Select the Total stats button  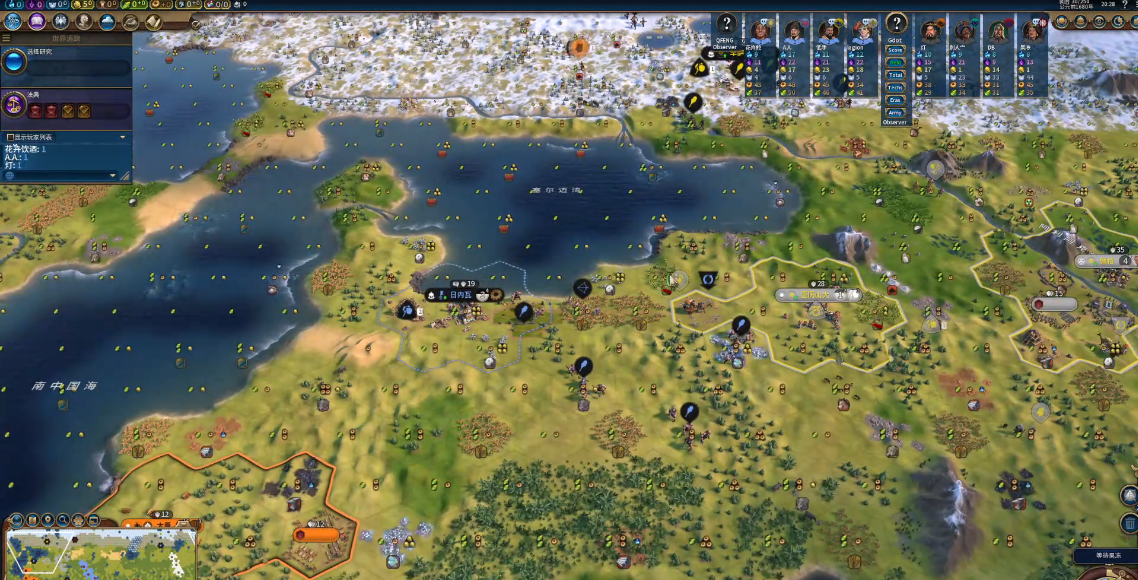[895, 75]
